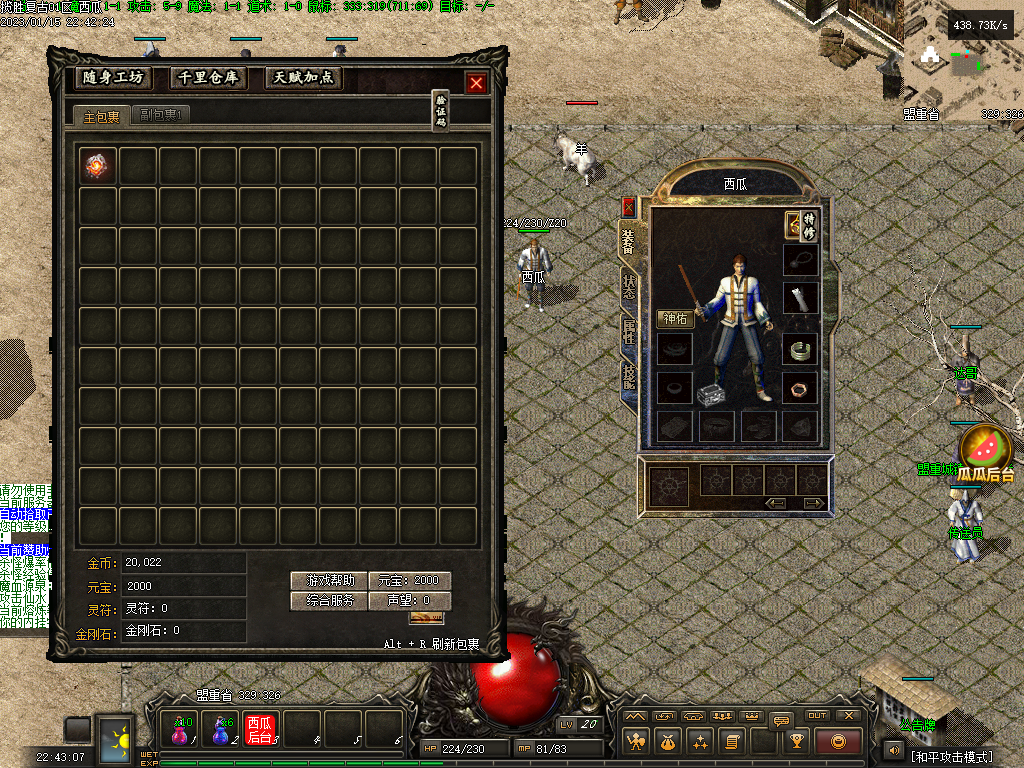Select the green bracelet equipment slot
1024x768 pixels.
(x=800, y=350)
